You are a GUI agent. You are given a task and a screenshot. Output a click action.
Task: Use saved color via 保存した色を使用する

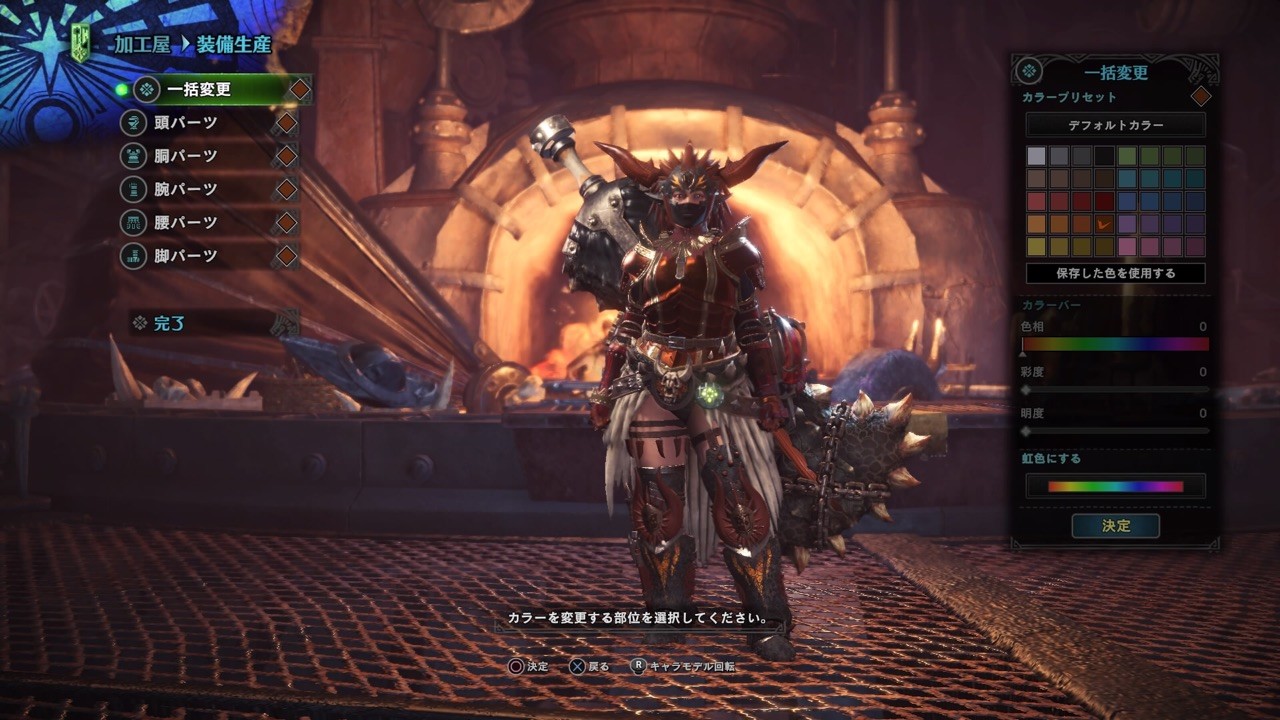[1115, 273]
